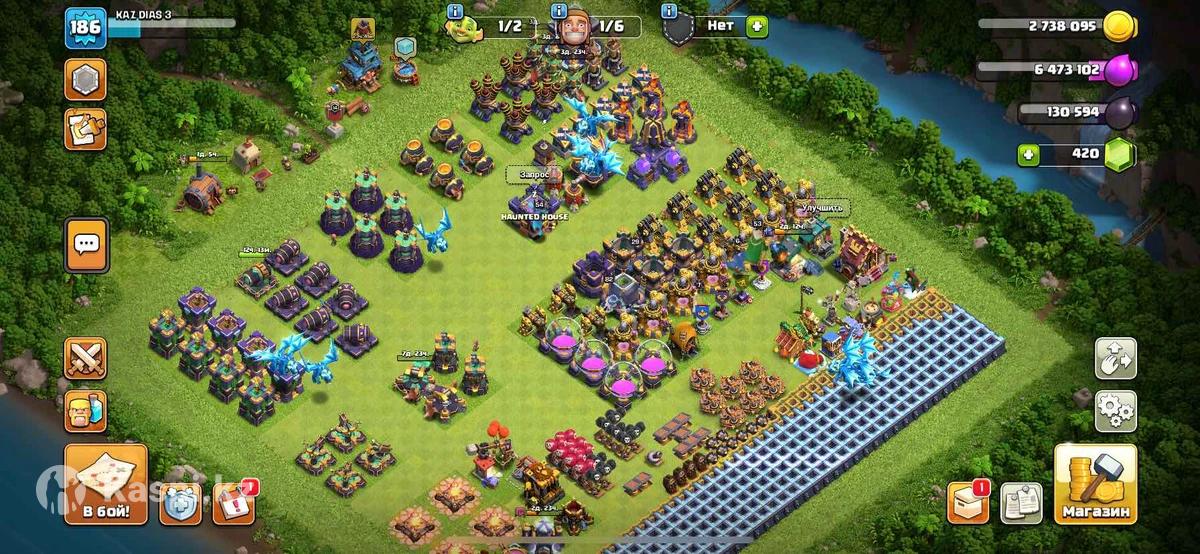Image resolution: width=1200 pixels, height=554 pixels.
Task: Open the barbarian and potion button
Action: (x=86, y=410)
